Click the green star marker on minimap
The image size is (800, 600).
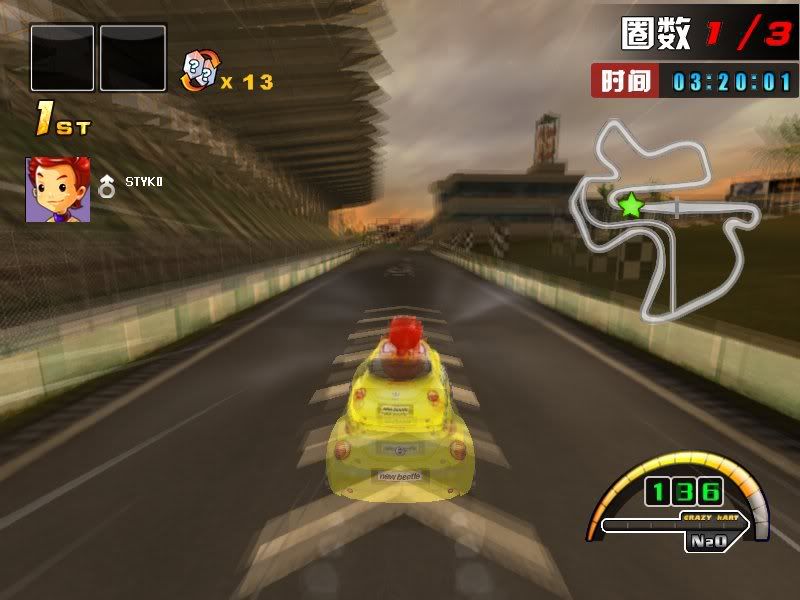(x=631, y=206)
